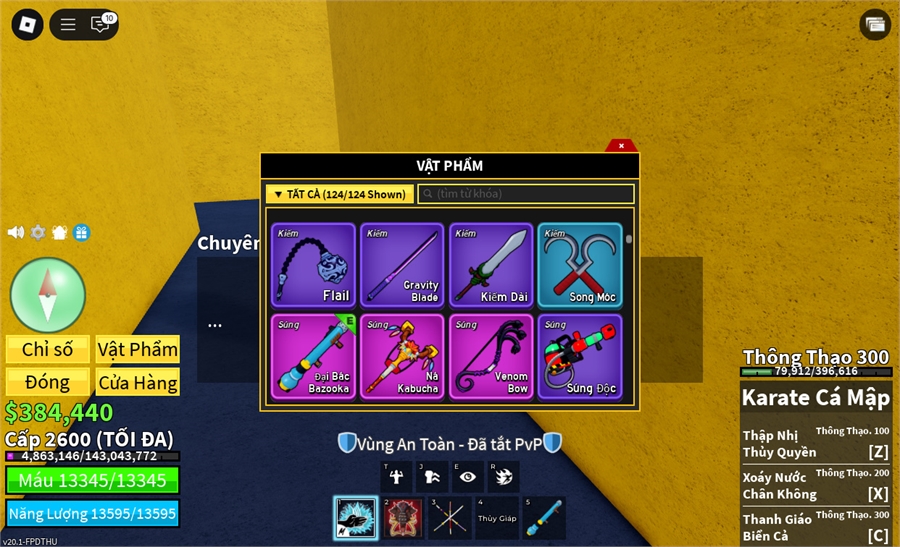
Task: Open the TẤT CẢ item filter dropdown
Action: click(x=339, y=194)
